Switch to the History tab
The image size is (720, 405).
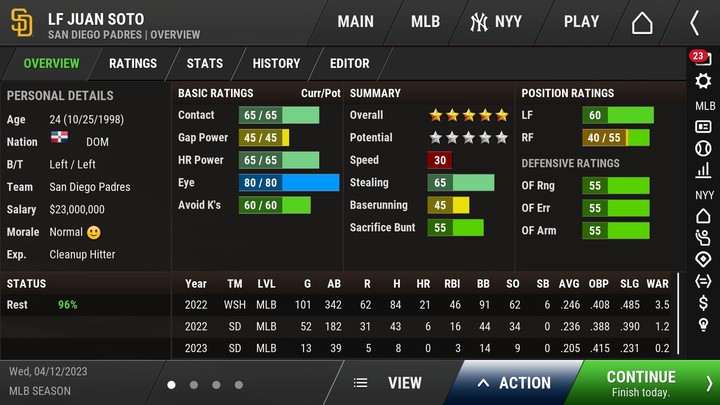[x=276, y=63]
